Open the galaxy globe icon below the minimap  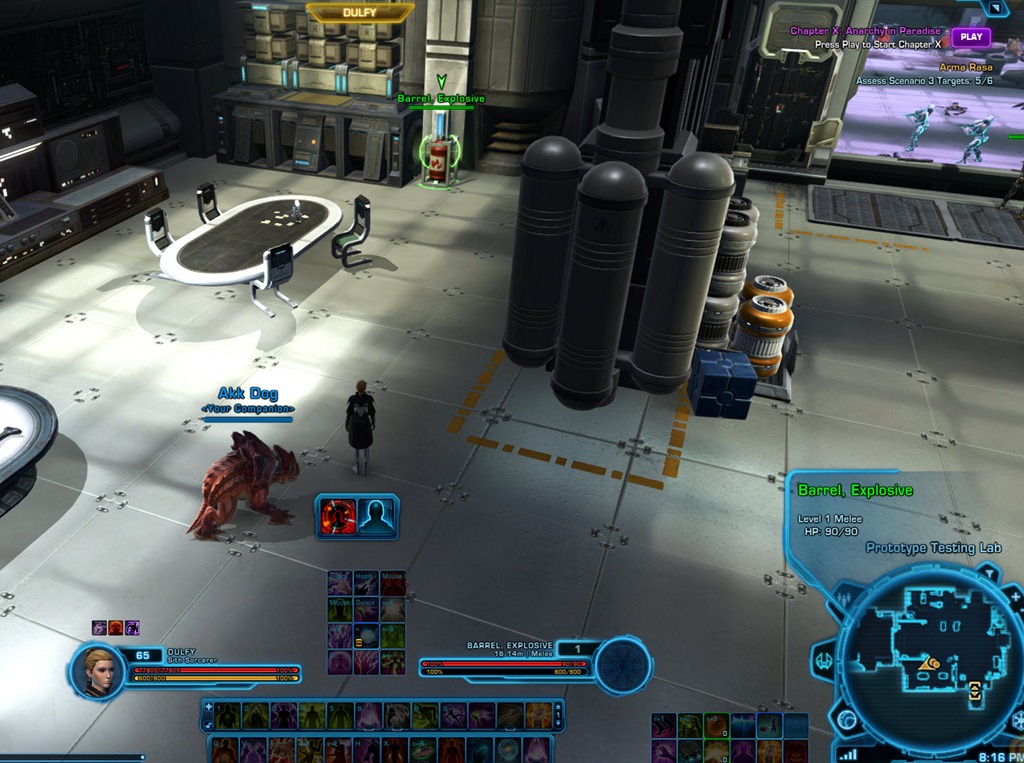point(847,720)
